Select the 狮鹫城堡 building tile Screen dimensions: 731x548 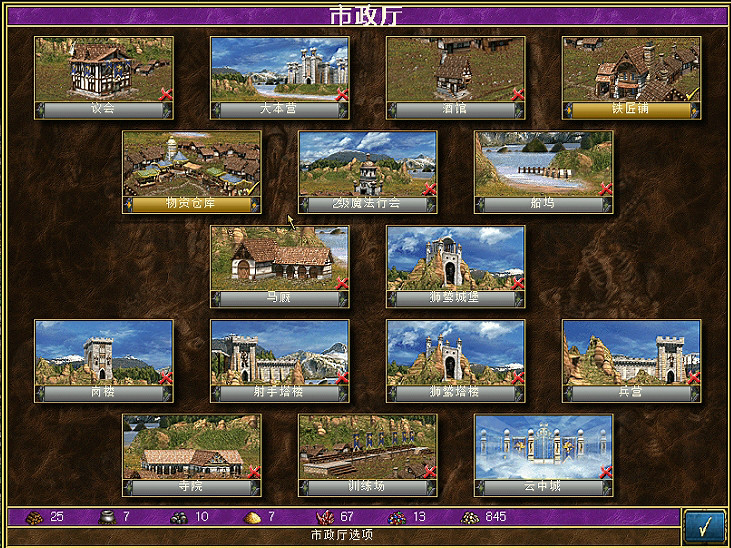tap(456, 259)
